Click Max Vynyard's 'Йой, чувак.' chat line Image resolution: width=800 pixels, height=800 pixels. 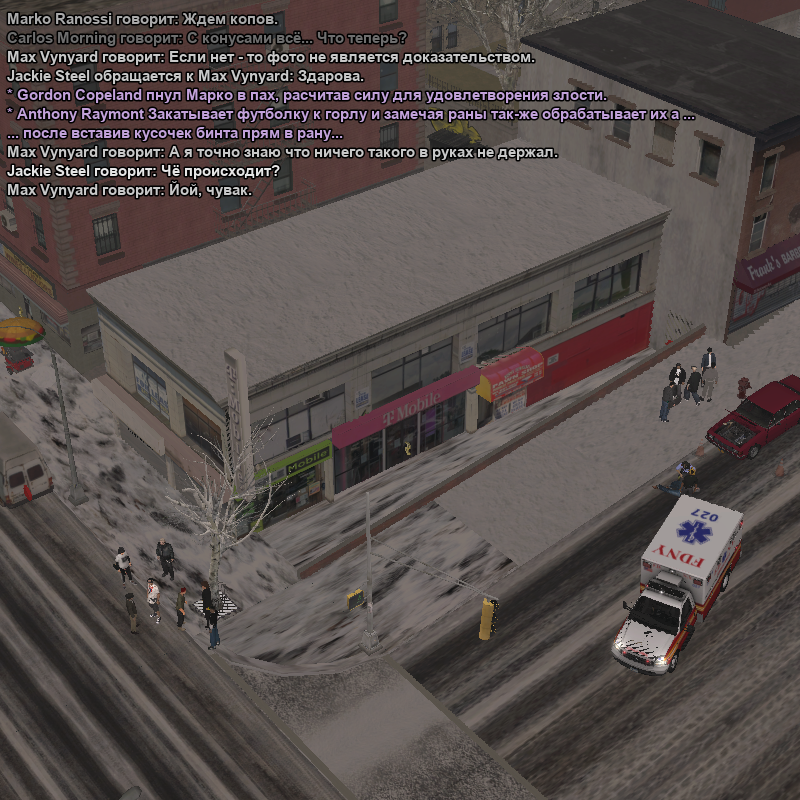130,190
